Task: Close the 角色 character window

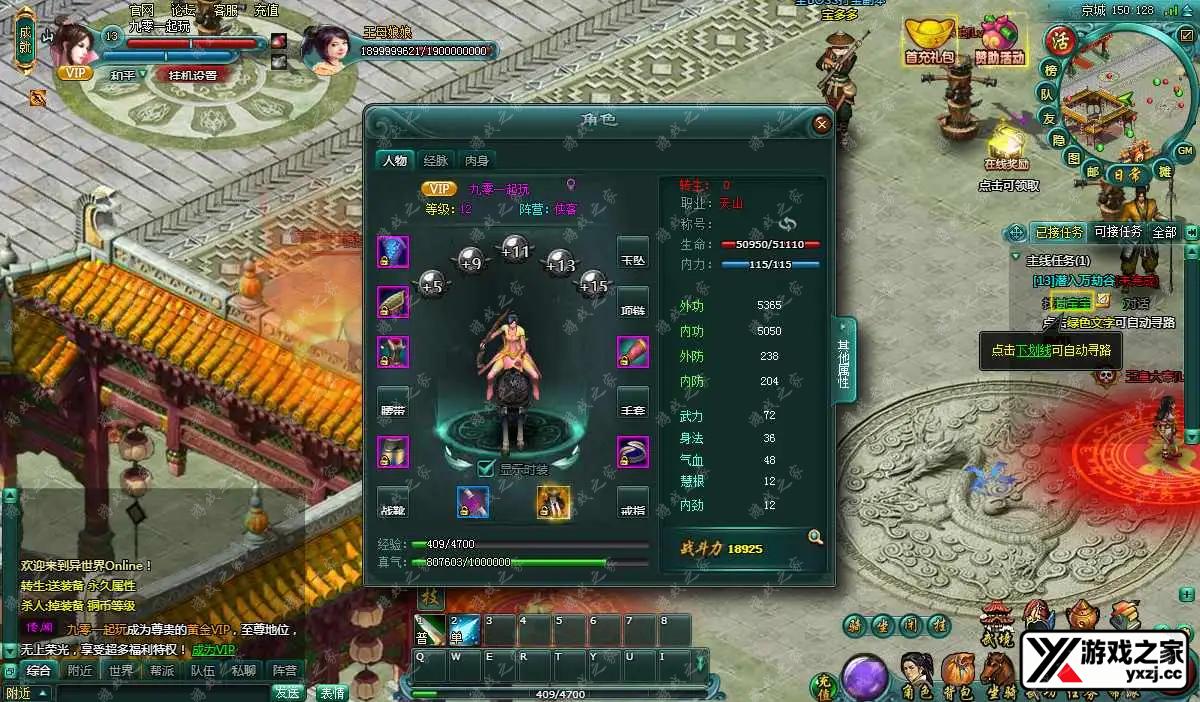Action: [x=821, y=124]
